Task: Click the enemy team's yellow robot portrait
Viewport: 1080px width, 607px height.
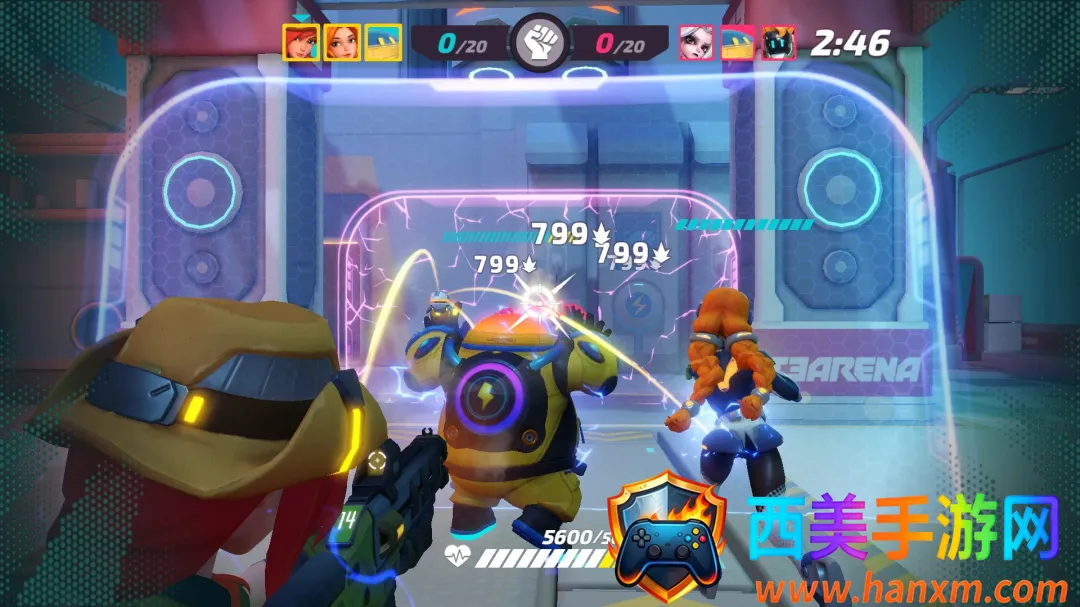Action: click(x=738, y=43)
